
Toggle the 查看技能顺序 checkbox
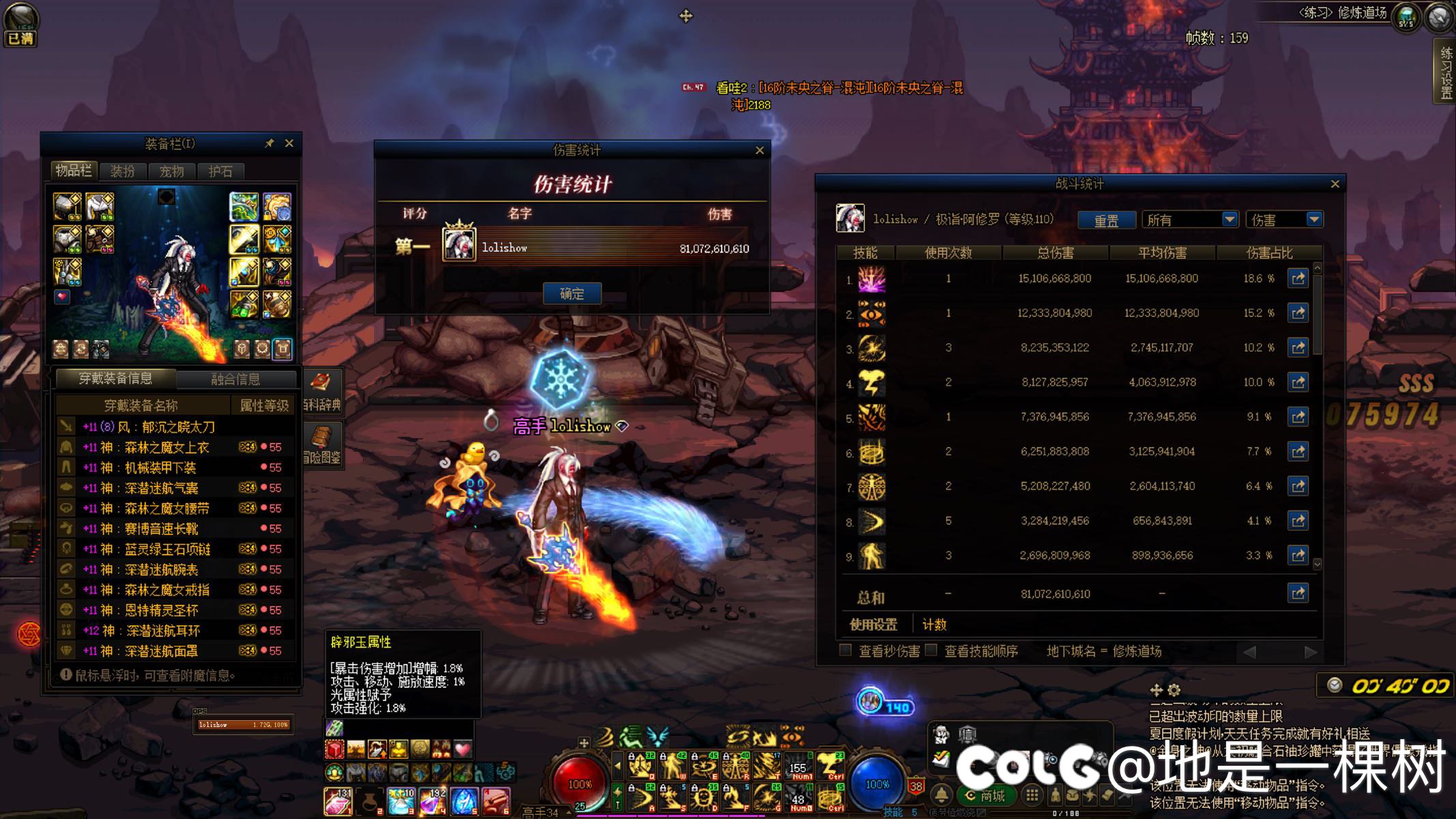(x=931, y=650)
